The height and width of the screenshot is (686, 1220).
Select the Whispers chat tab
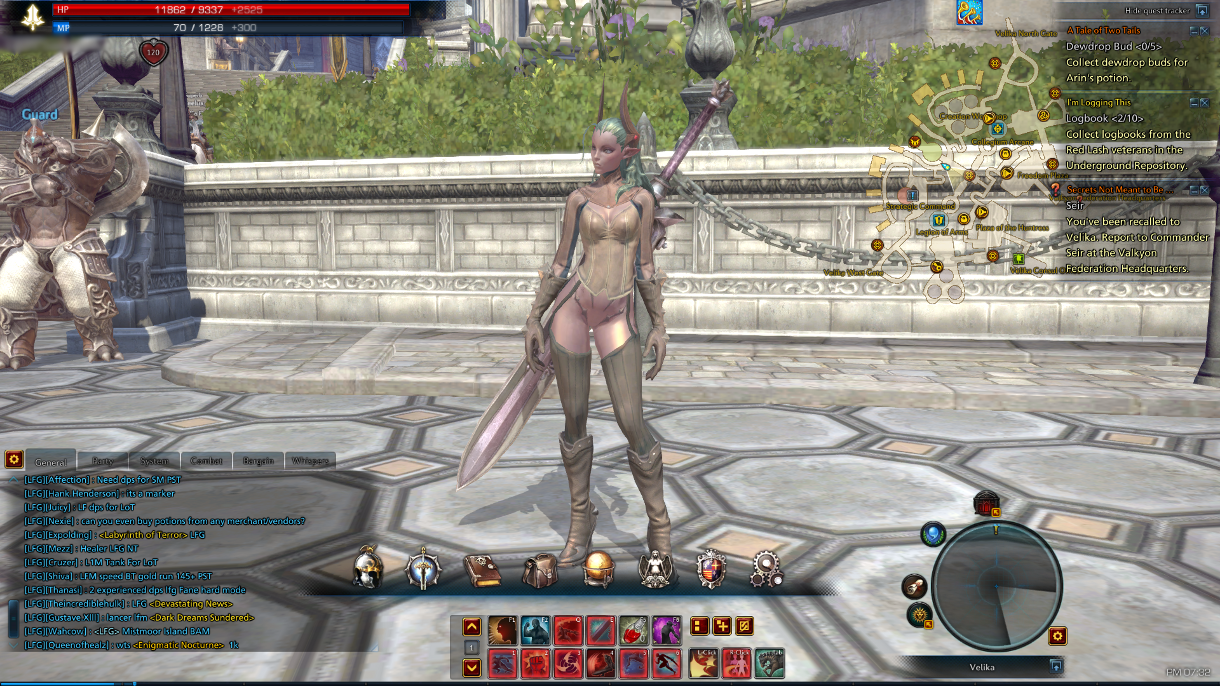310,461
